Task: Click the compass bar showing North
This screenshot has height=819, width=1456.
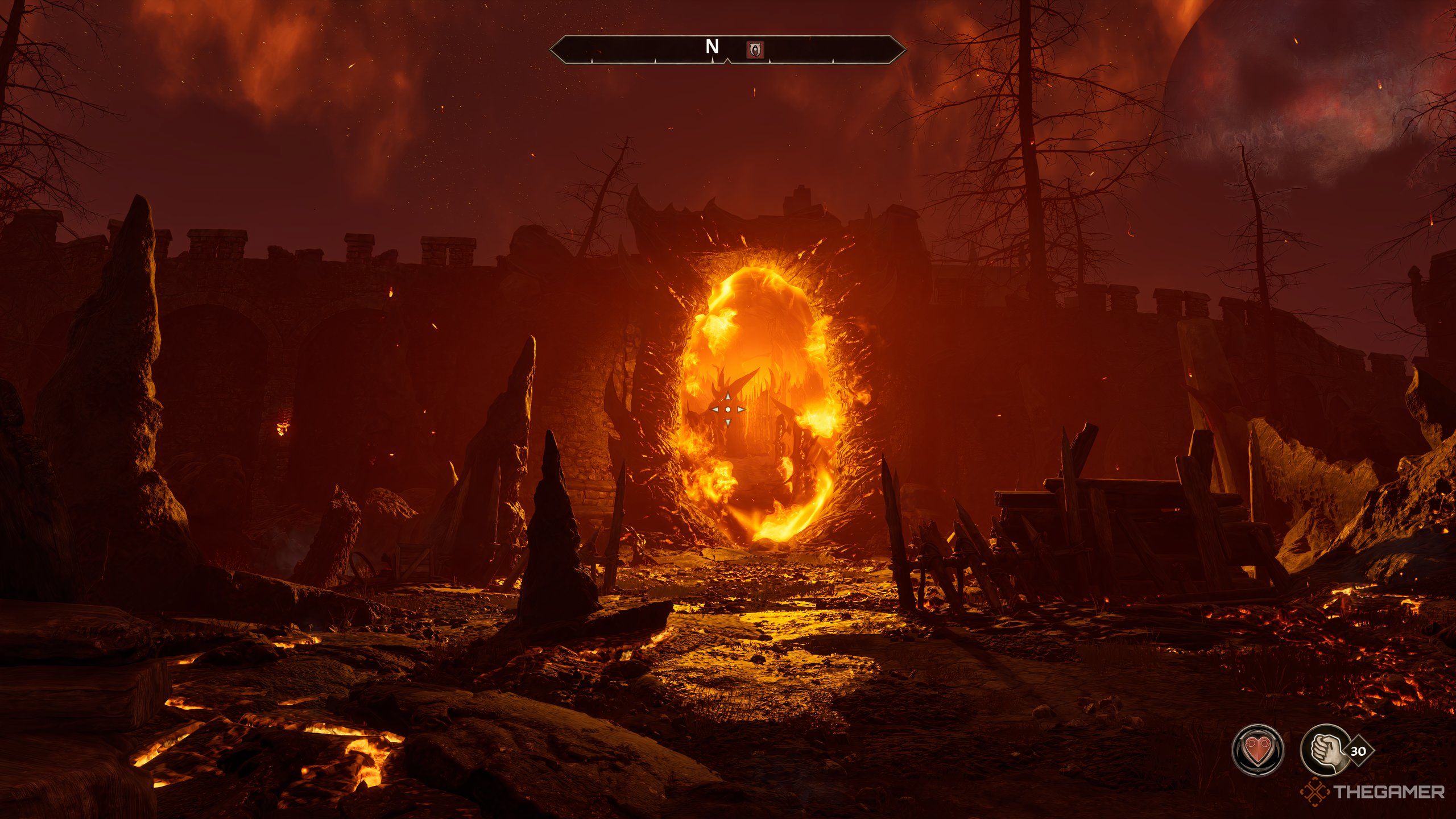Action: (727, 49)
